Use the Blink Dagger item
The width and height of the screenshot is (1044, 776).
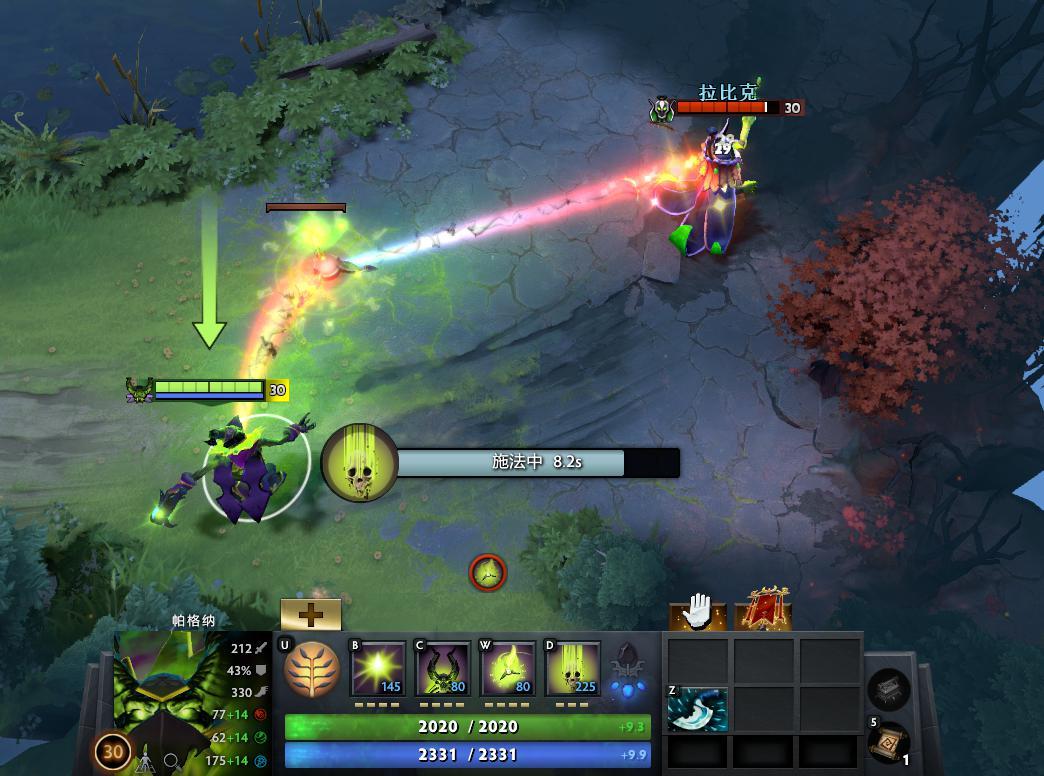697,709
